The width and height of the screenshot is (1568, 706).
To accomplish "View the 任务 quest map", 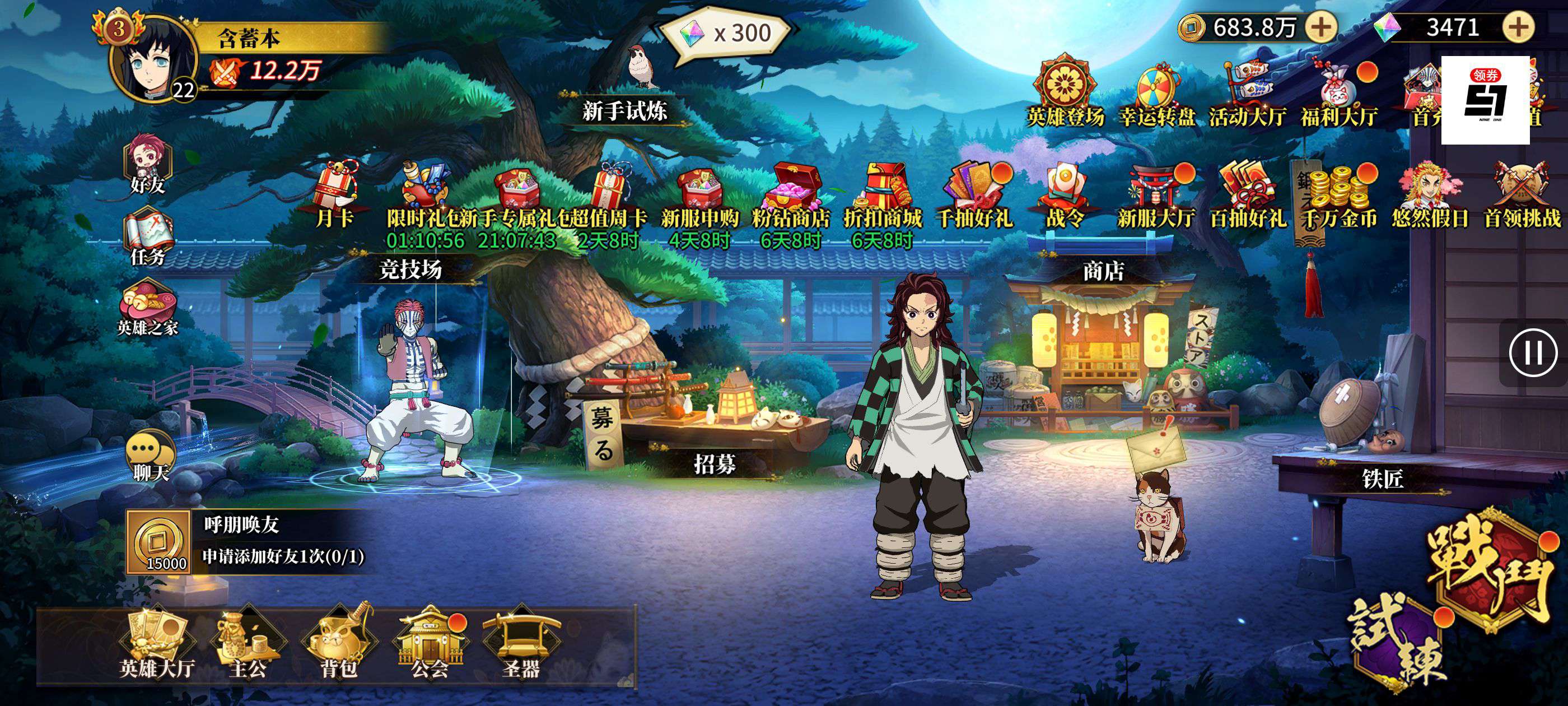I will [x=148, y=238].
